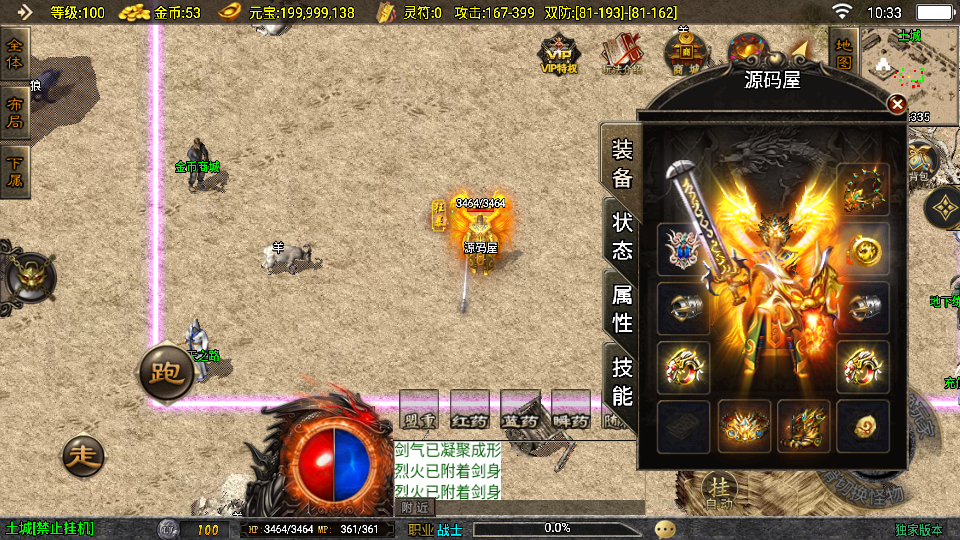Open the 下属 subordinates button
This screenshot has width=960, height=540.
[x=15, y=170]
